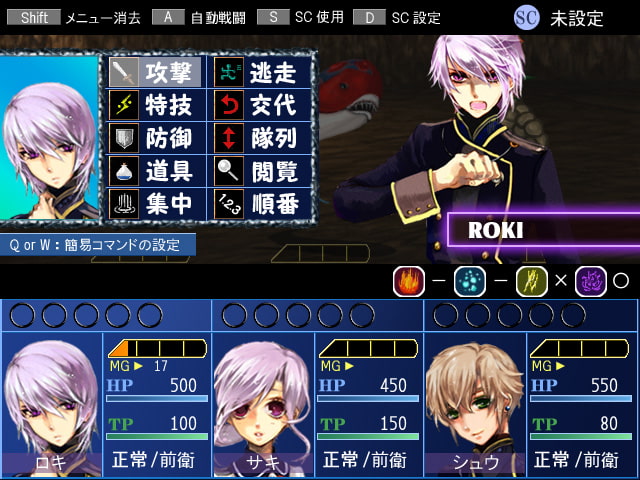Click the teal bubbles element icon
The width and height of the screenshot is (640, 480).
pyautogui.click(x=470, y=281)
